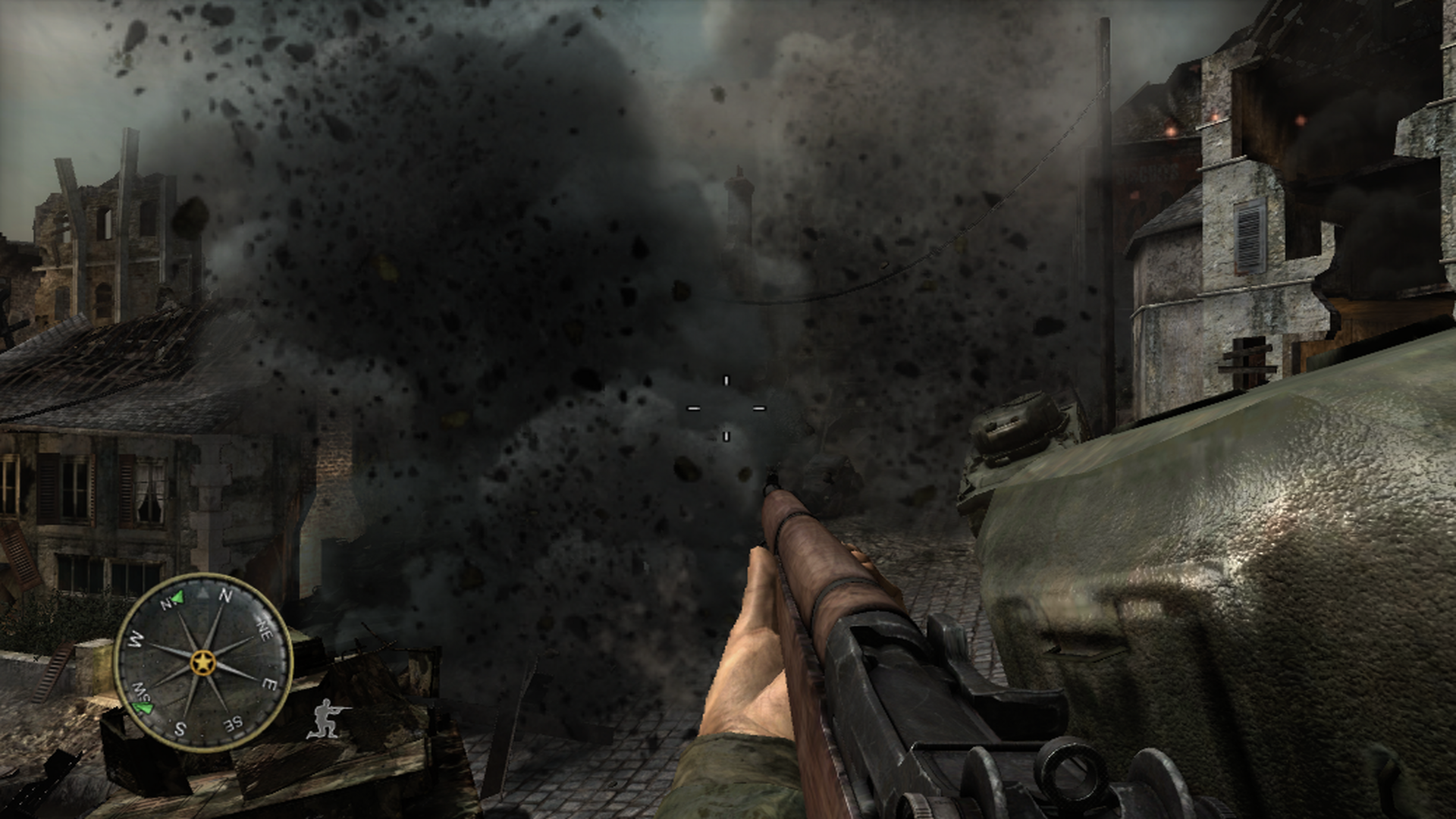Select the crouching soldier stance icon
The height and width of the screenshot is (819, 1456).
328,719
